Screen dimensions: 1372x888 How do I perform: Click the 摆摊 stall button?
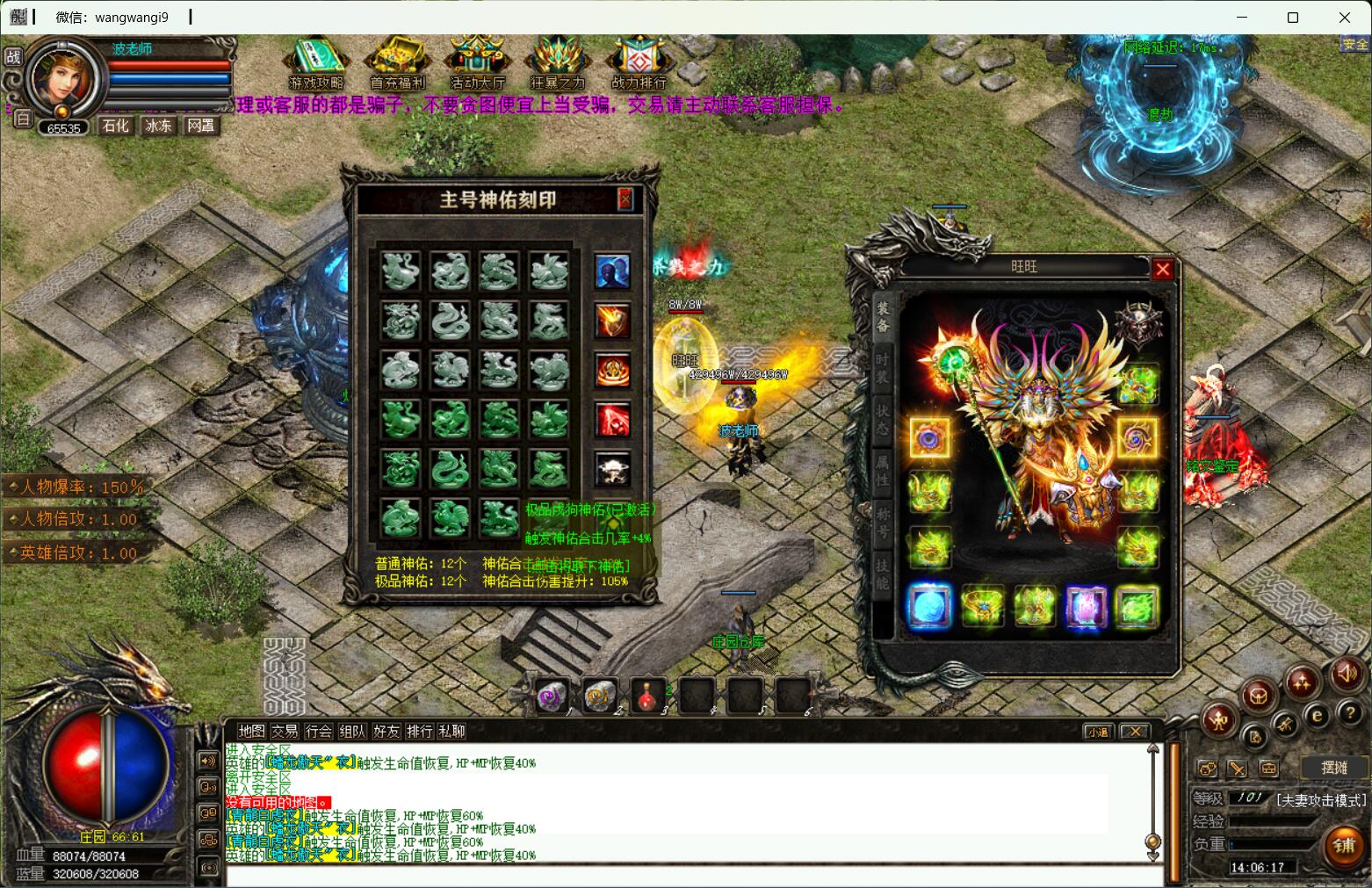coord(1333,767)
